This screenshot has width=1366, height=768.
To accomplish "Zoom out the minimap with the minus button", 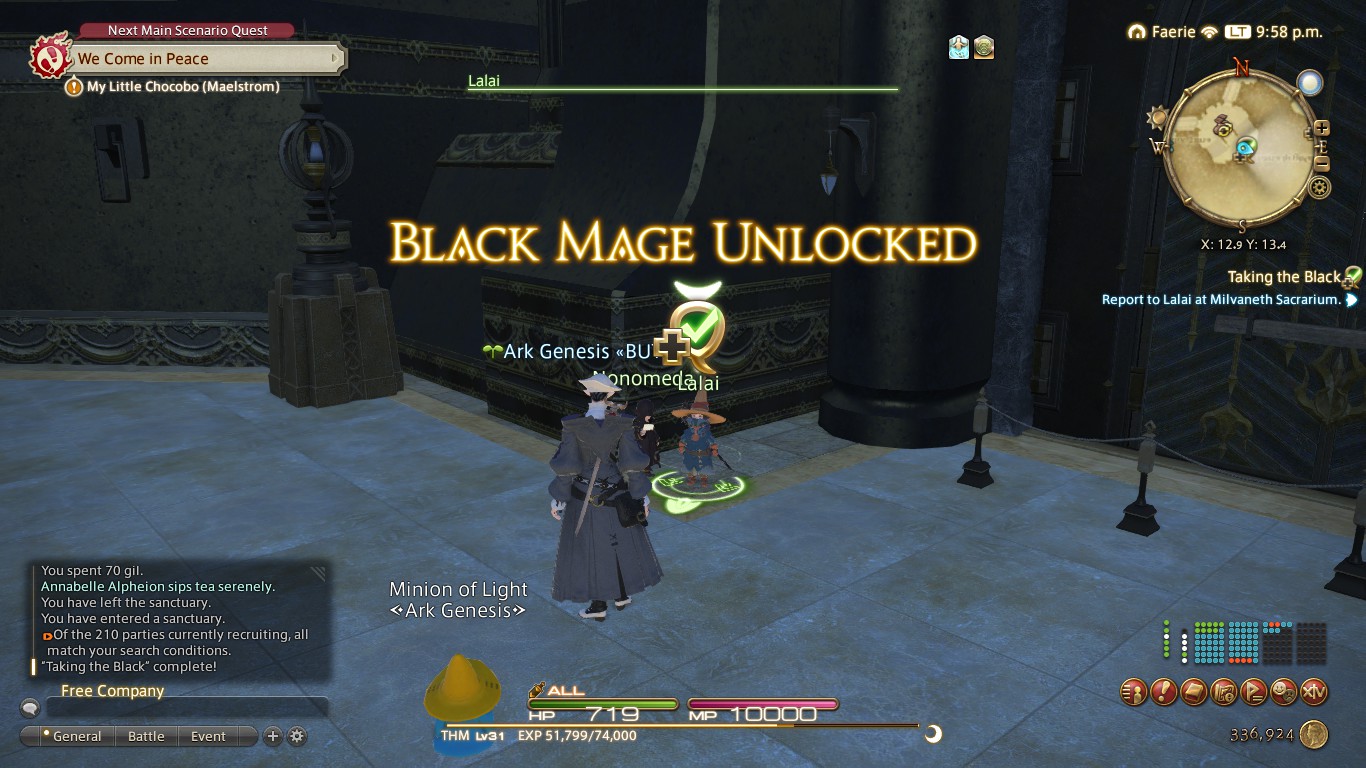I will [x=1322, y=164].
